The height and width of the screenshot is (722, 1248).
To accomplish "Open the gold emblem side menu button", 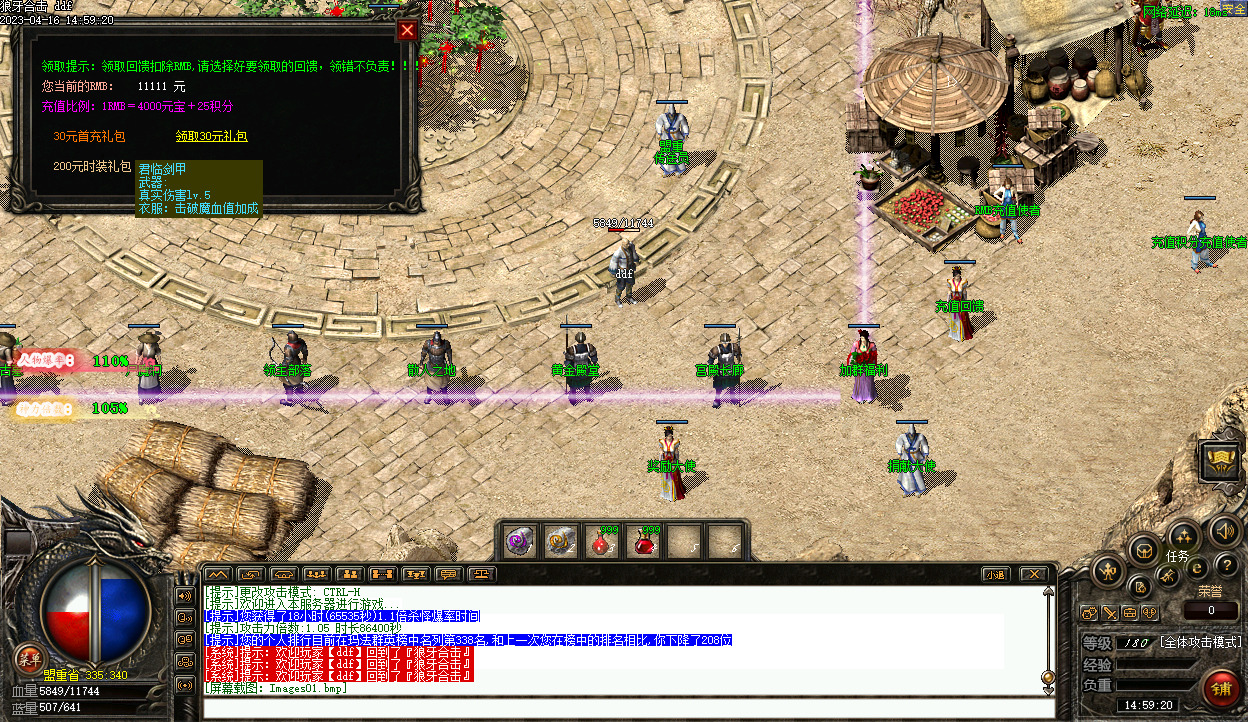I will [x=1221, y=460].
